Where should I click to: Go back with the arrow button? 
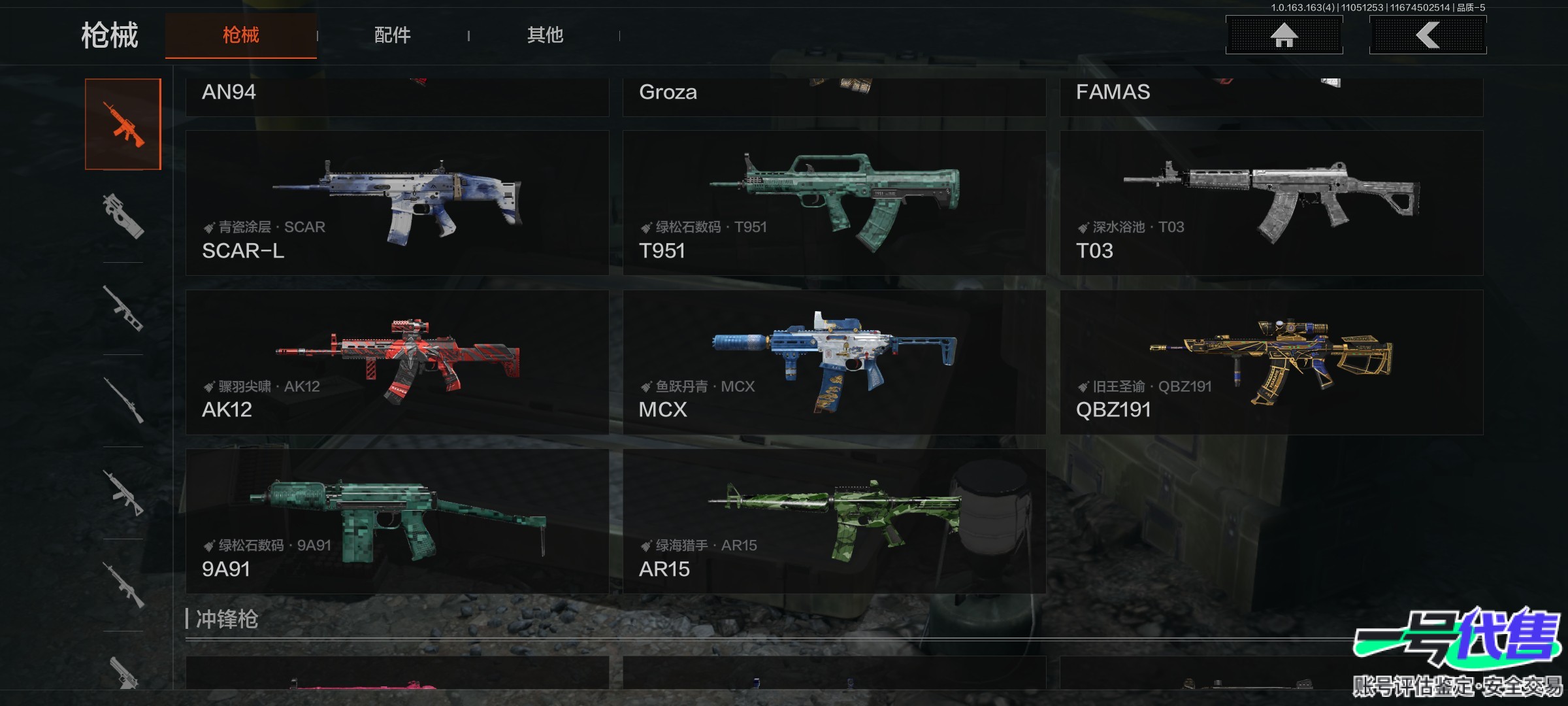[1428, 35]
